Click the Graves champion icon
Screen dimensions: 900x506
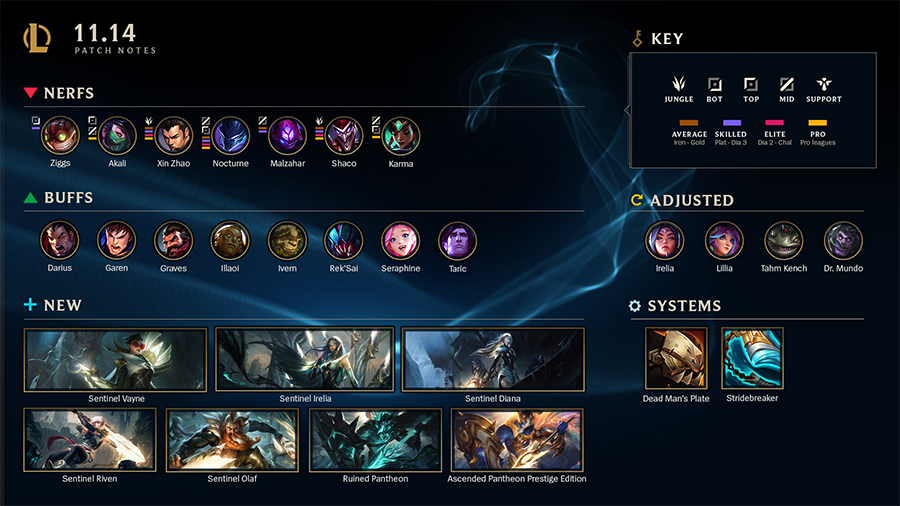[x=173, y=241]
